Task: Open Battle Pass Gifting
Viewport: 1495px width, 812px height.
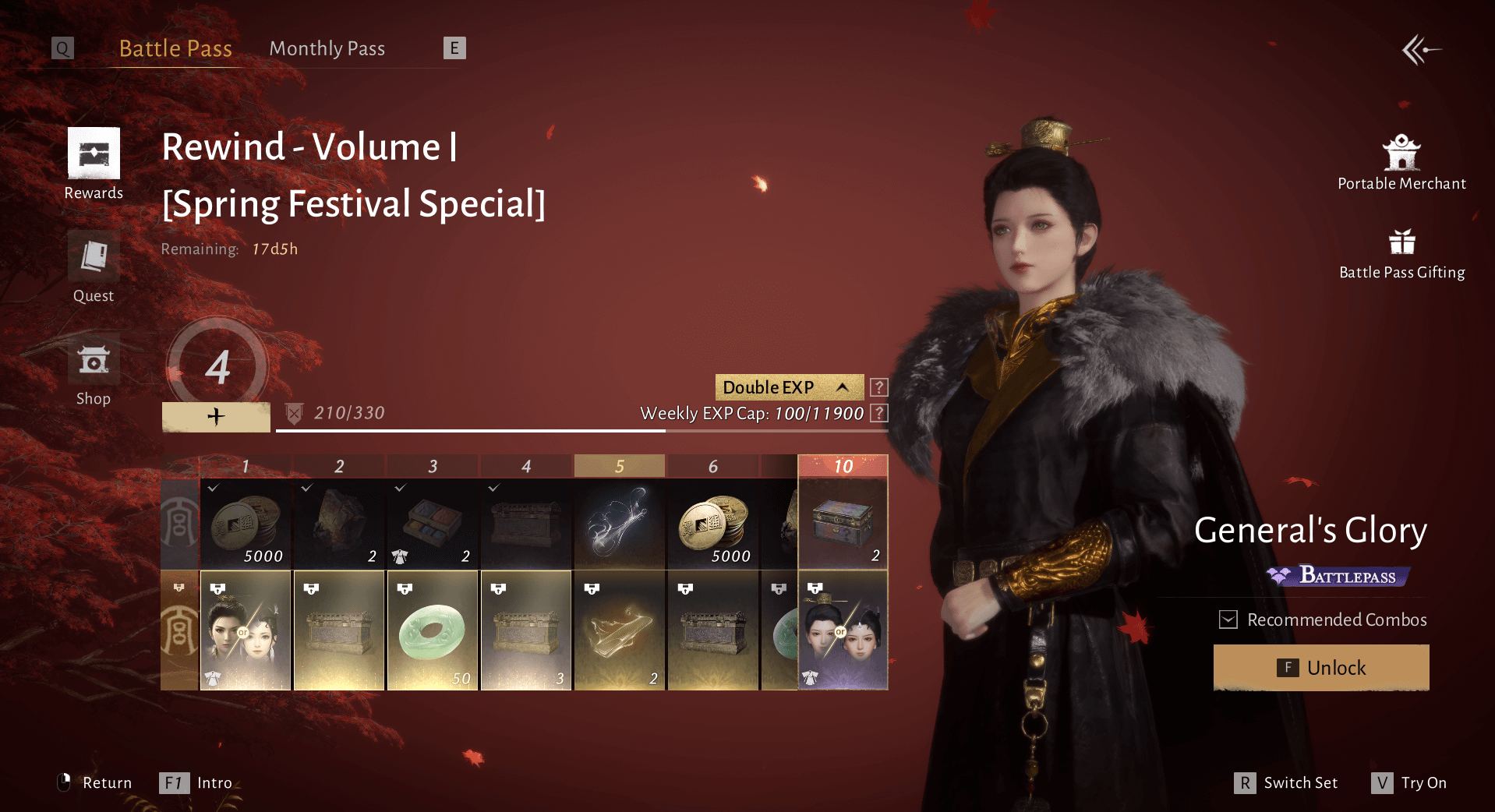Action: point(1401,252)
